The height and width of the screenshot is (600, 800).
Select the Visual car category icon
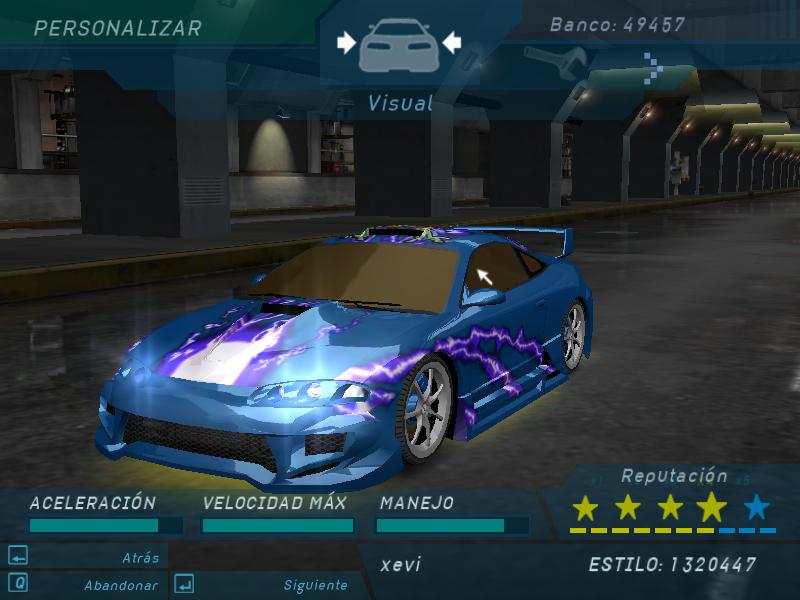point(399,45)
